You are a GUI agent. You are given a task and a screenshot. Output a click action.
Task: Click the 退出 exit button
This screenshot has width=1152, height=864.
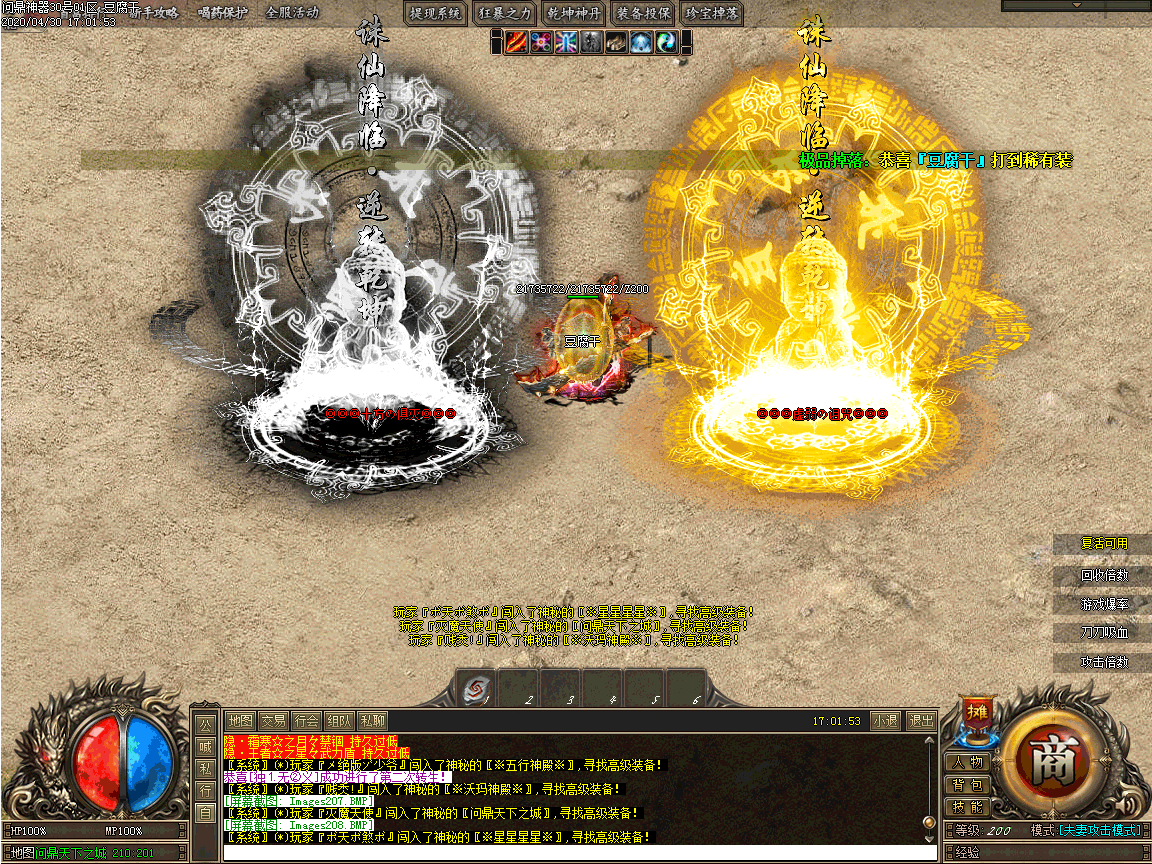(920, 720)
